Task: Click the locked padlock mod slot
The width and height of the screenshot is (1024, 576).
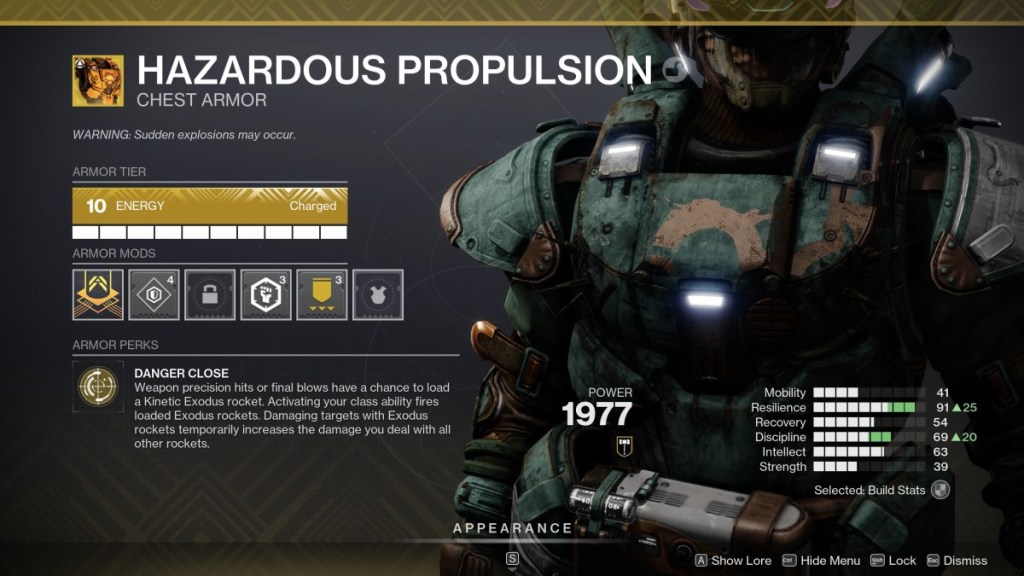Action: tap(210, 294)
